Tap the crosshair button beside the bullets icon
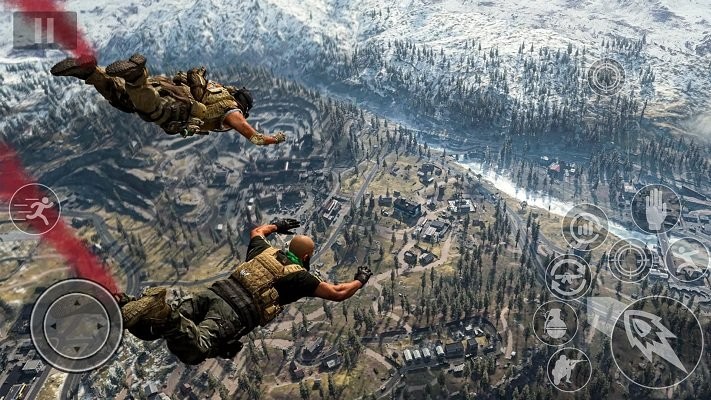Viewport: 711px width, 400px height. click(631, 260)
